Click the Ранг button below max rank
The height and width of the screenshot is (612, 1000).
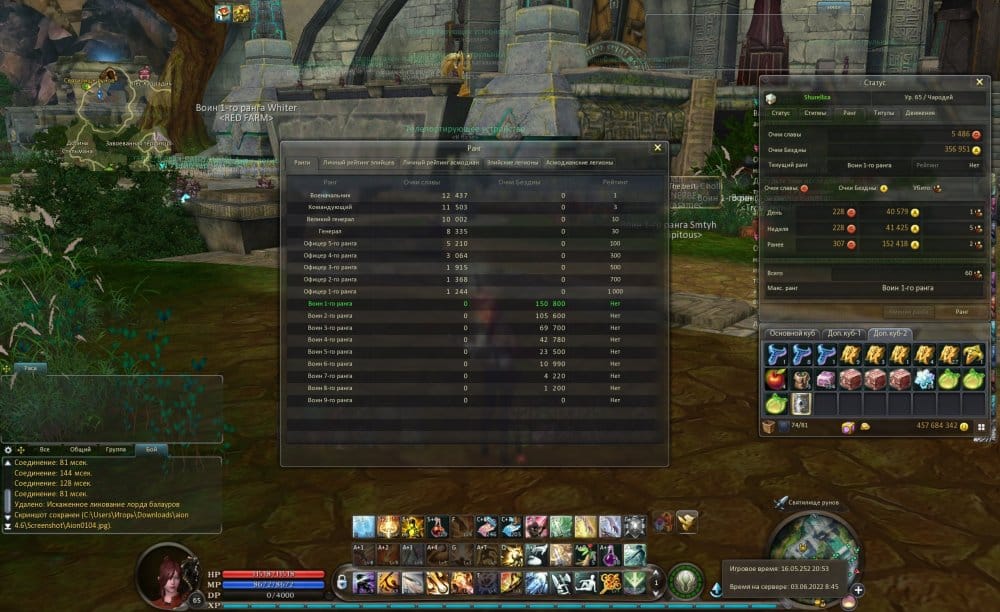960,312
